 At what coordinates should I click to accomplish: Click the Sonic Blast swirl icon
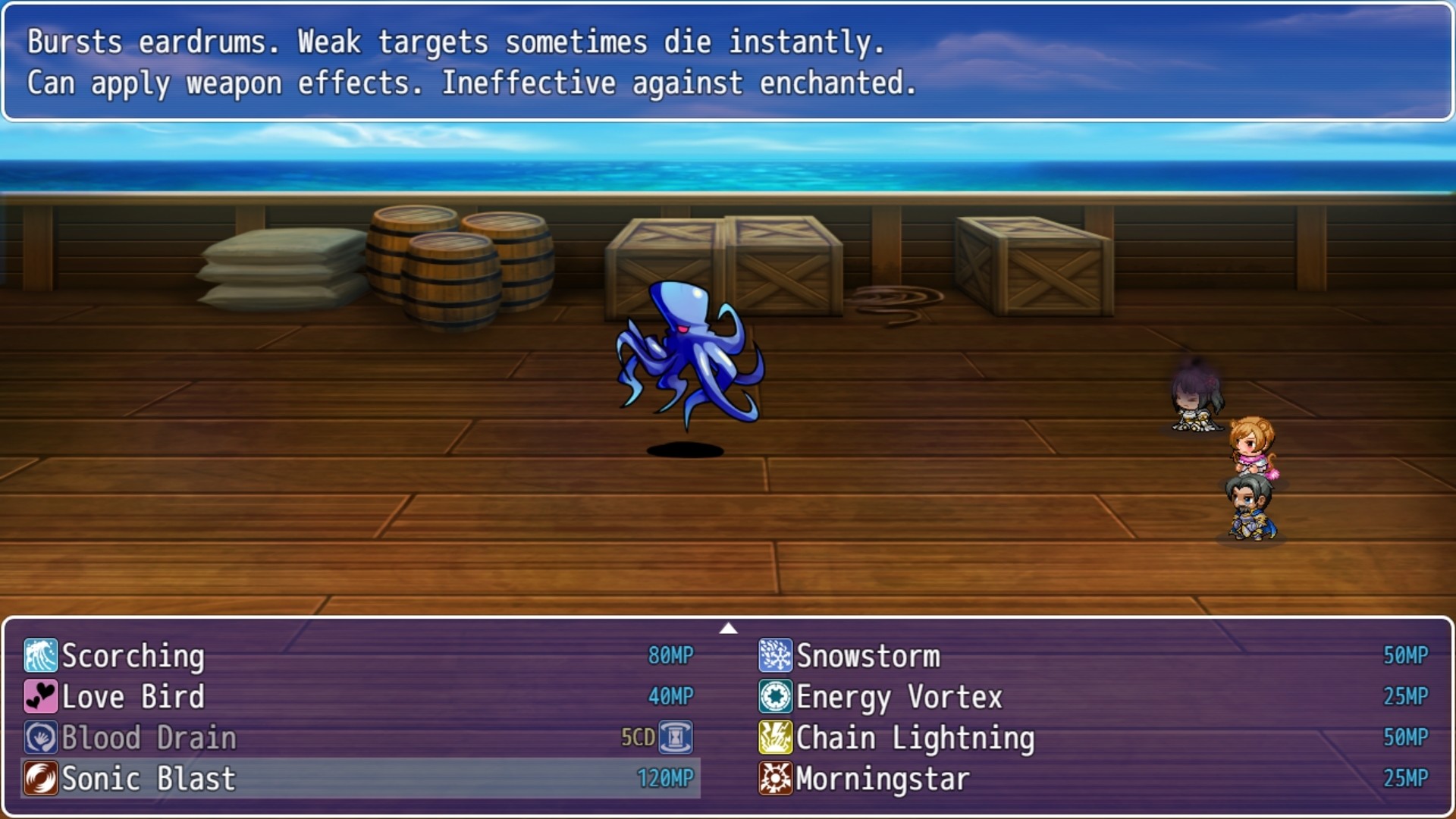[42, 779]
